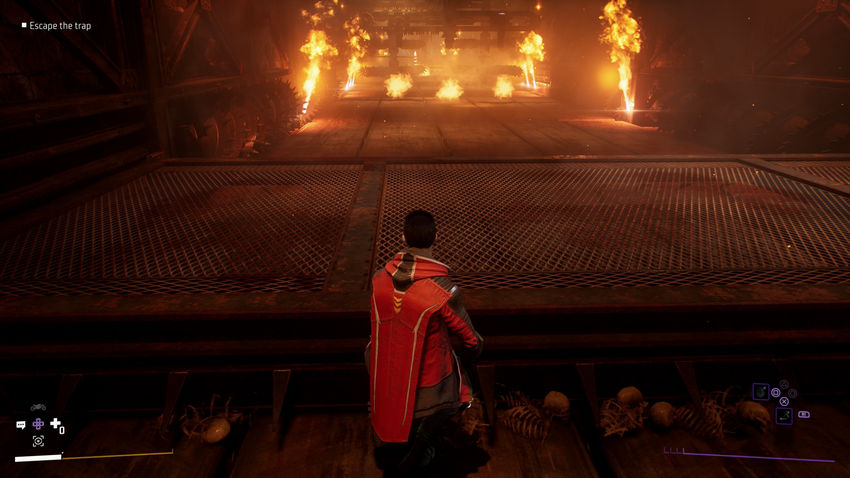Use the health pack plus icon
The height and width of the screenshot is (478, 850).
[x=56, y=424]
